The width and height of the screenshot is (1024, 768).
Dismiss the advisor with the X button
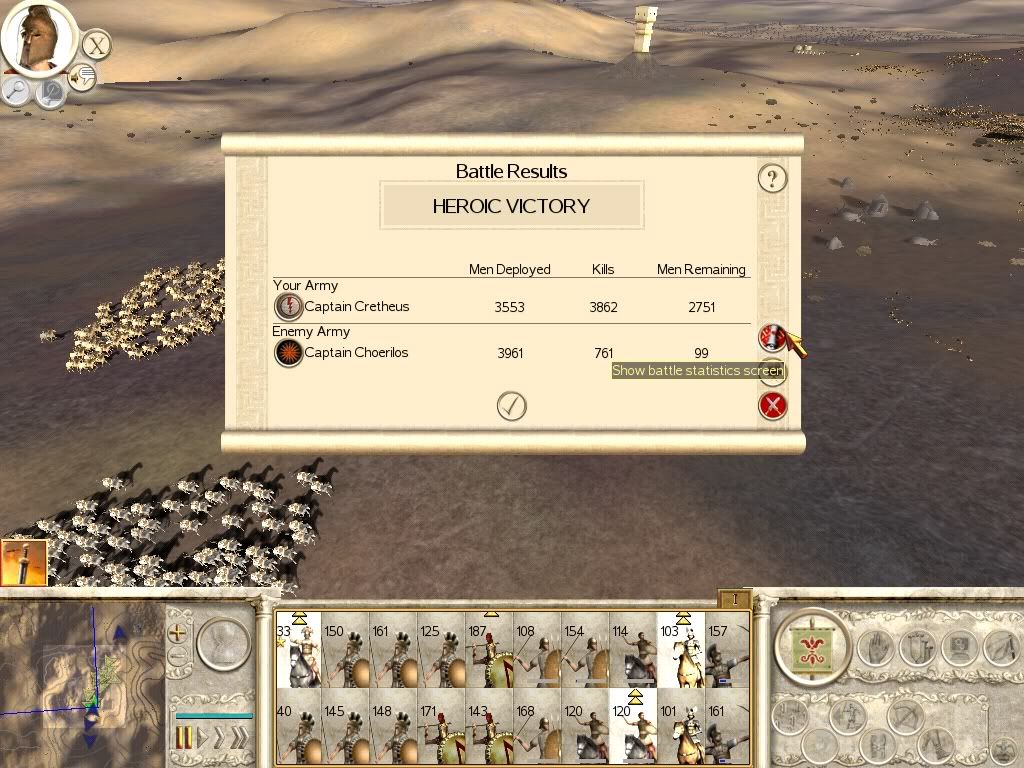pos(96,45)
